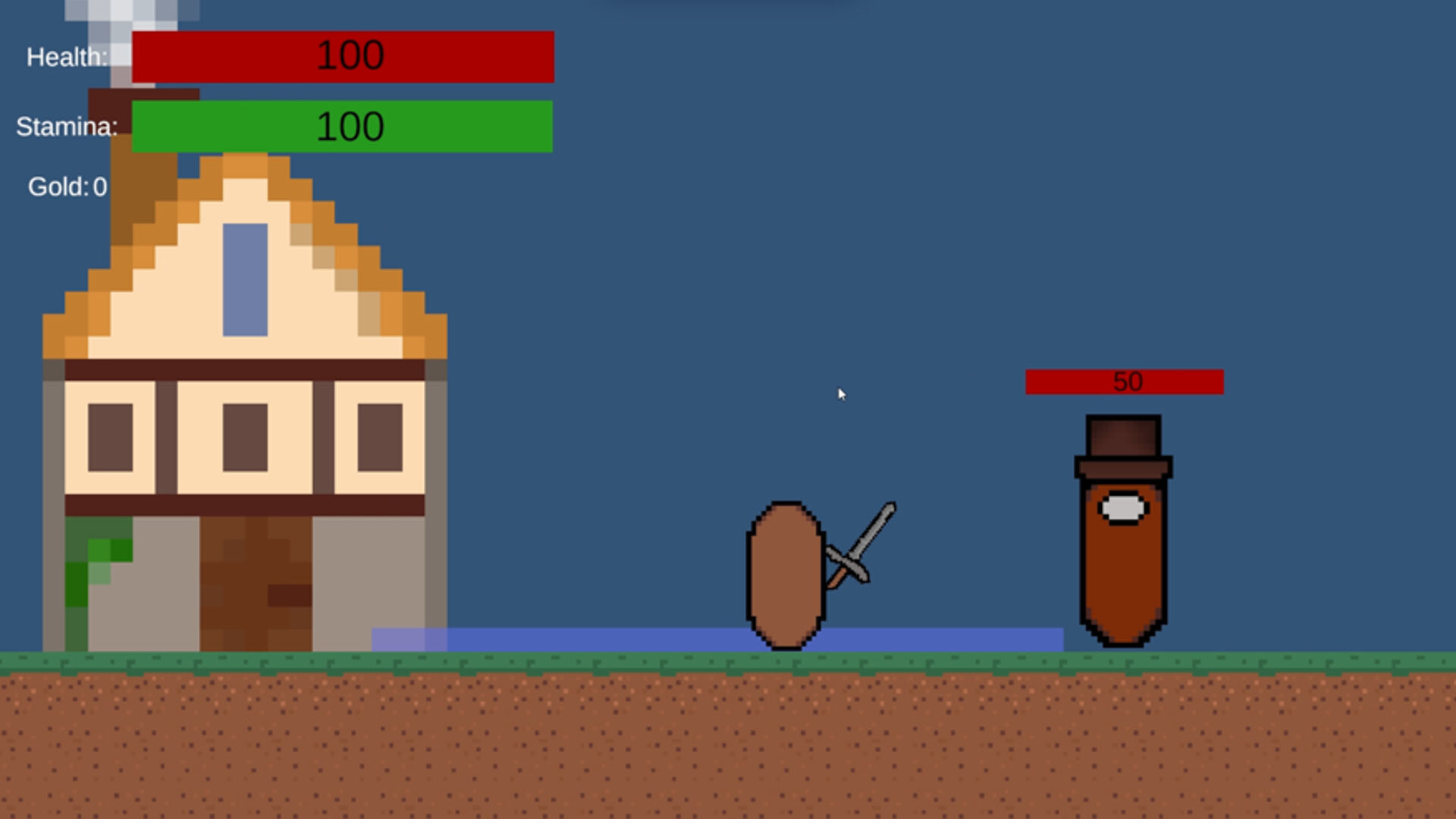This screenshot has height=819, width=1456.
Task: Click the Stamina: label text
Action: coord(67,127)
